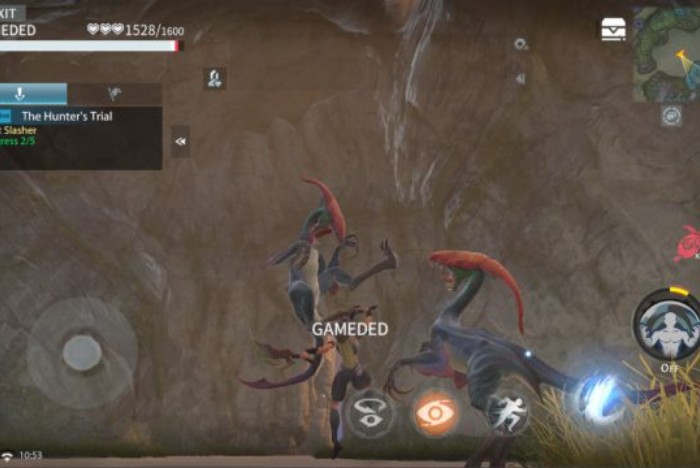The height and width of the screenshot is (468, 700).
Task: Switch to the quest tab with arrow icon
Action: (20, 94)
